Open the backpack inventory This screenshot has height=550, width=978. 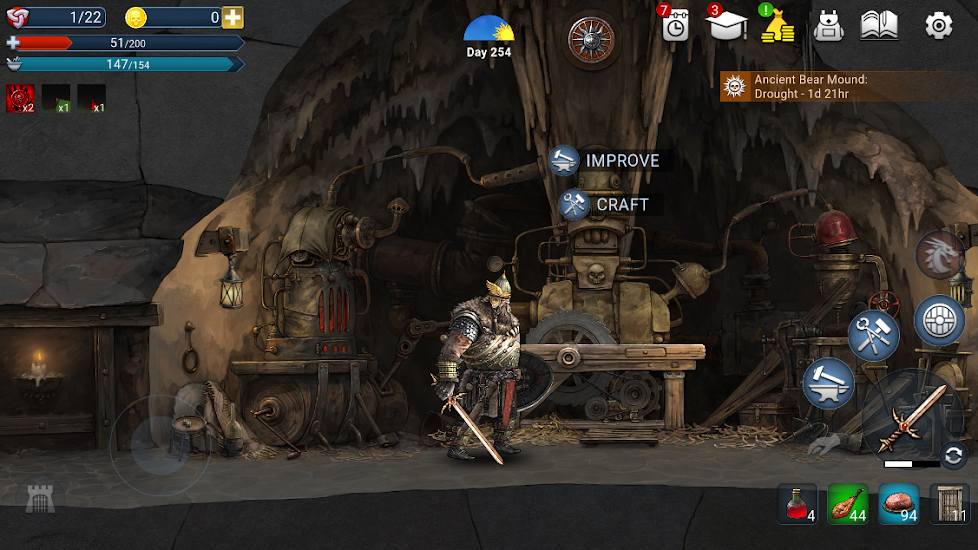(829, 25)
